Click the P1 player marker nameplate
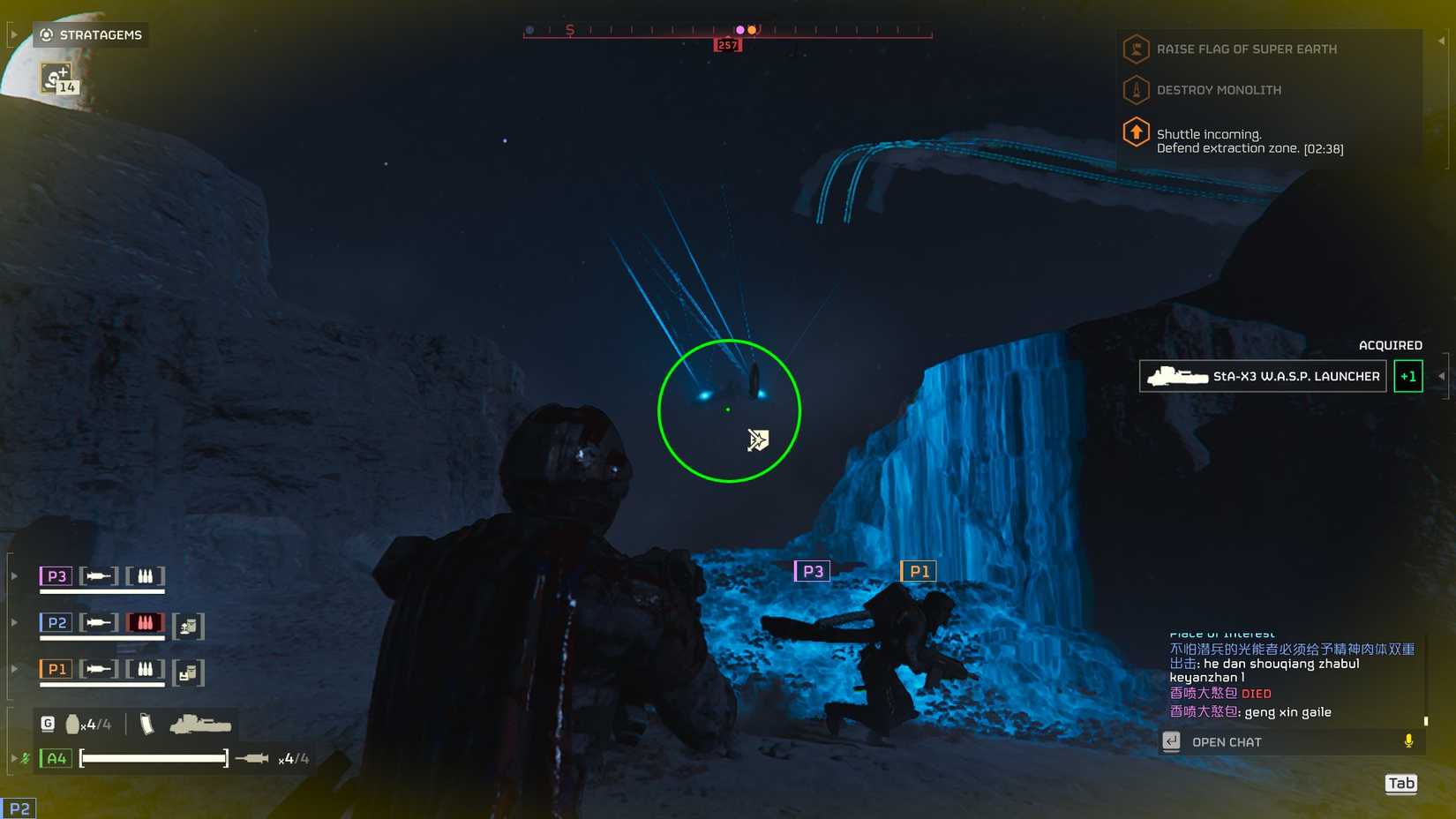Image resolution: width=1456 pixels, height=819 pixels. click(919, 571)
